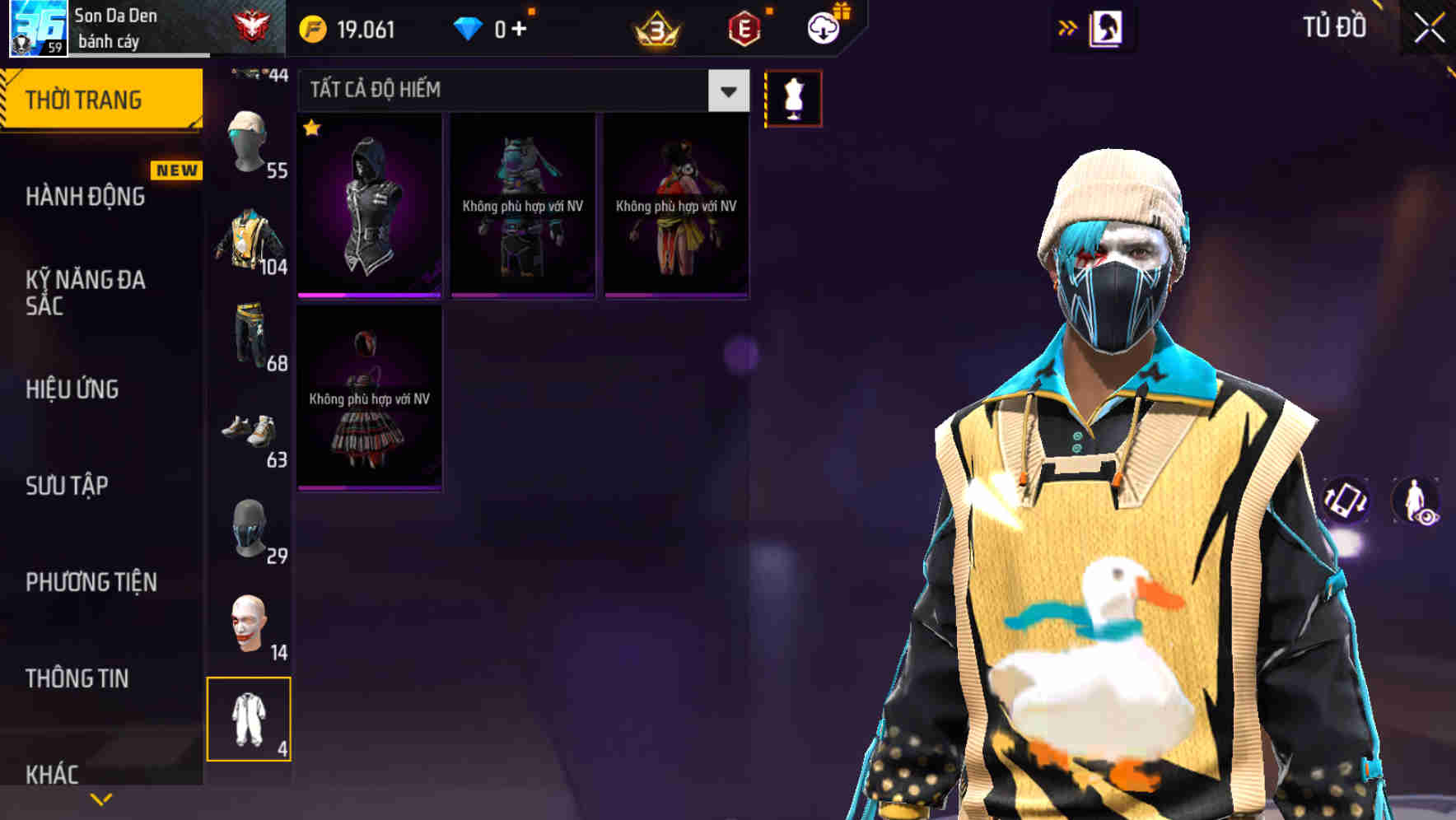
Task: Open the HIỆU ỨNG section
Action: click(x=74, y=389)
